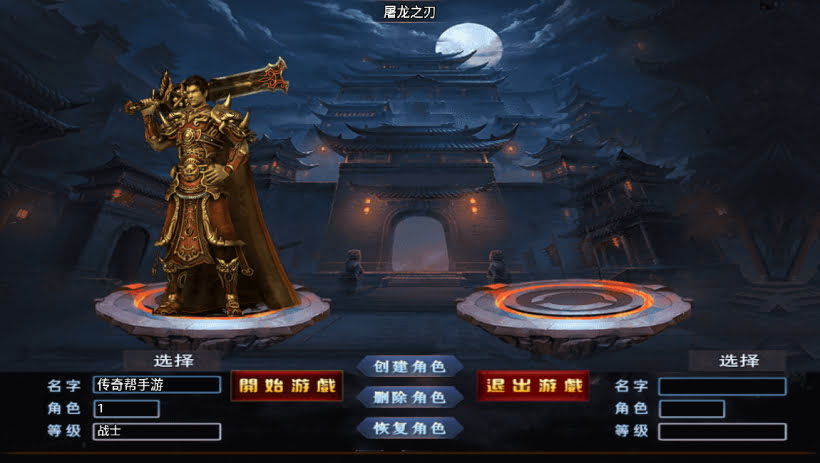Open 创建角色 to create a character
820x463 pixels.
click(410, 366)
